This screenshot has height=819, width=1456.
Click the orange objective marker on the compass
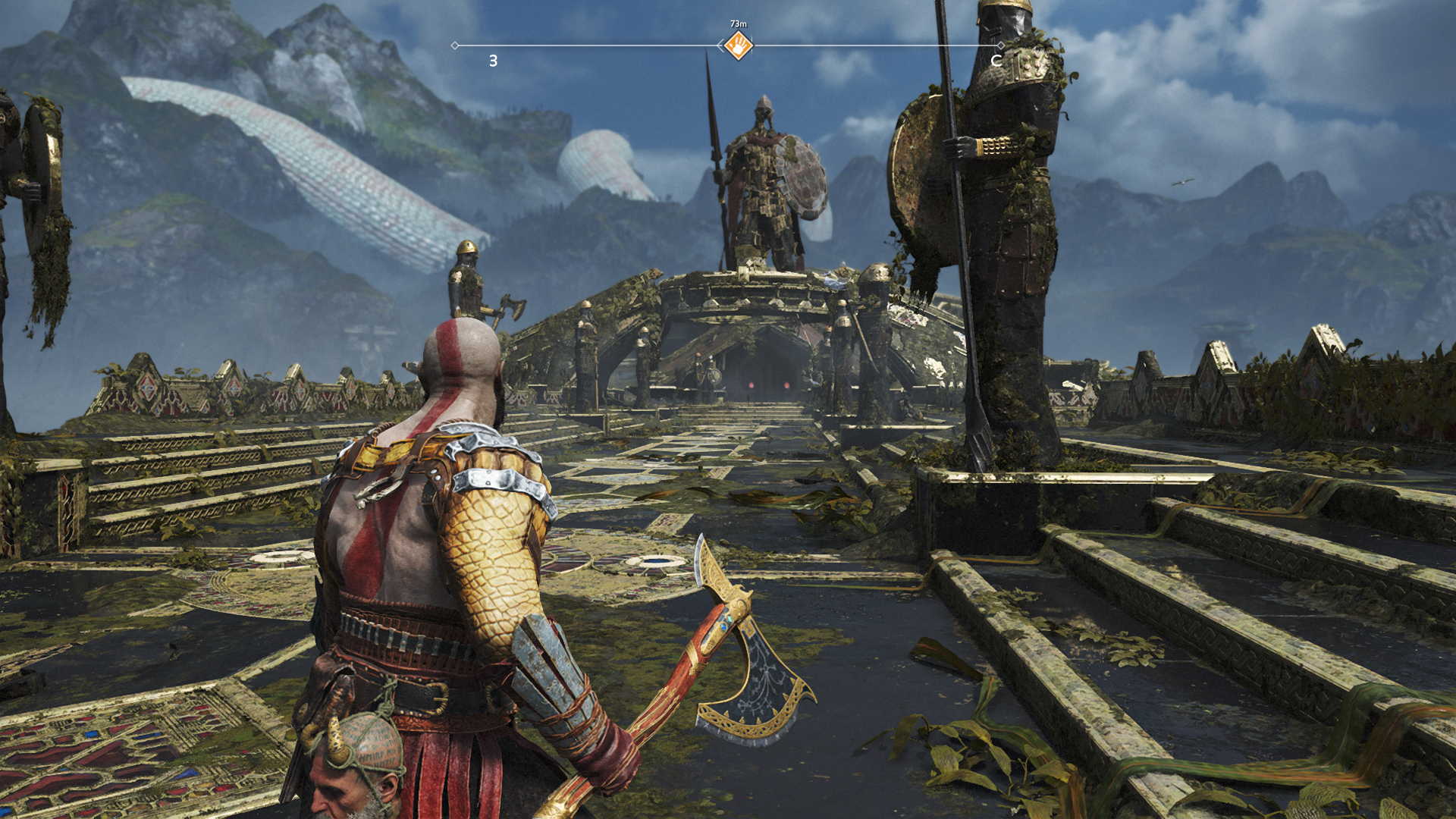[x=738, y=45]
